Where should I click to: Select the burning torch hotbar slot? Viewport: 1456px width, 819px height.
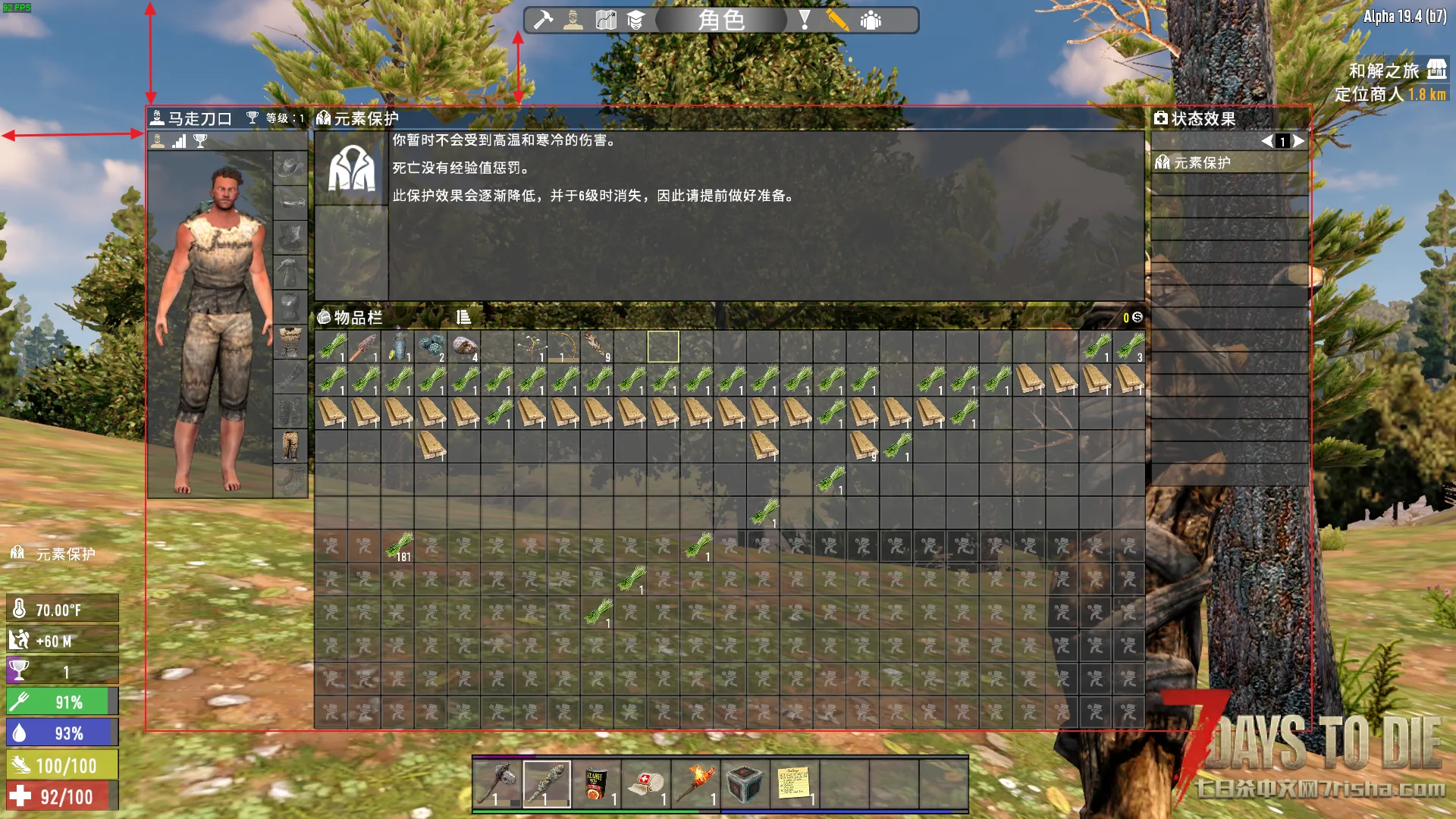pos(695,784)
